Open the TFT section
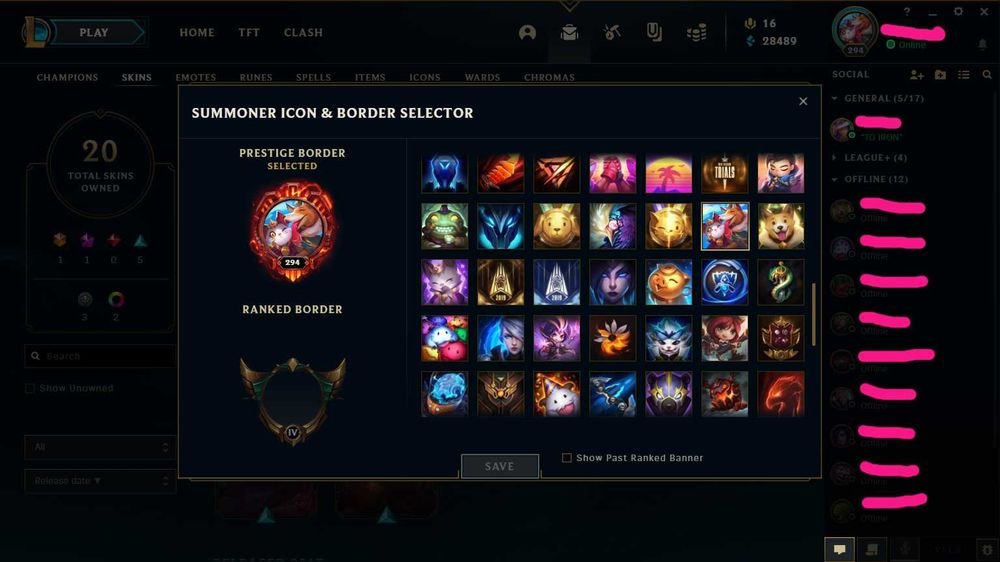The image size is (1000, 562). tap(249, 33)
